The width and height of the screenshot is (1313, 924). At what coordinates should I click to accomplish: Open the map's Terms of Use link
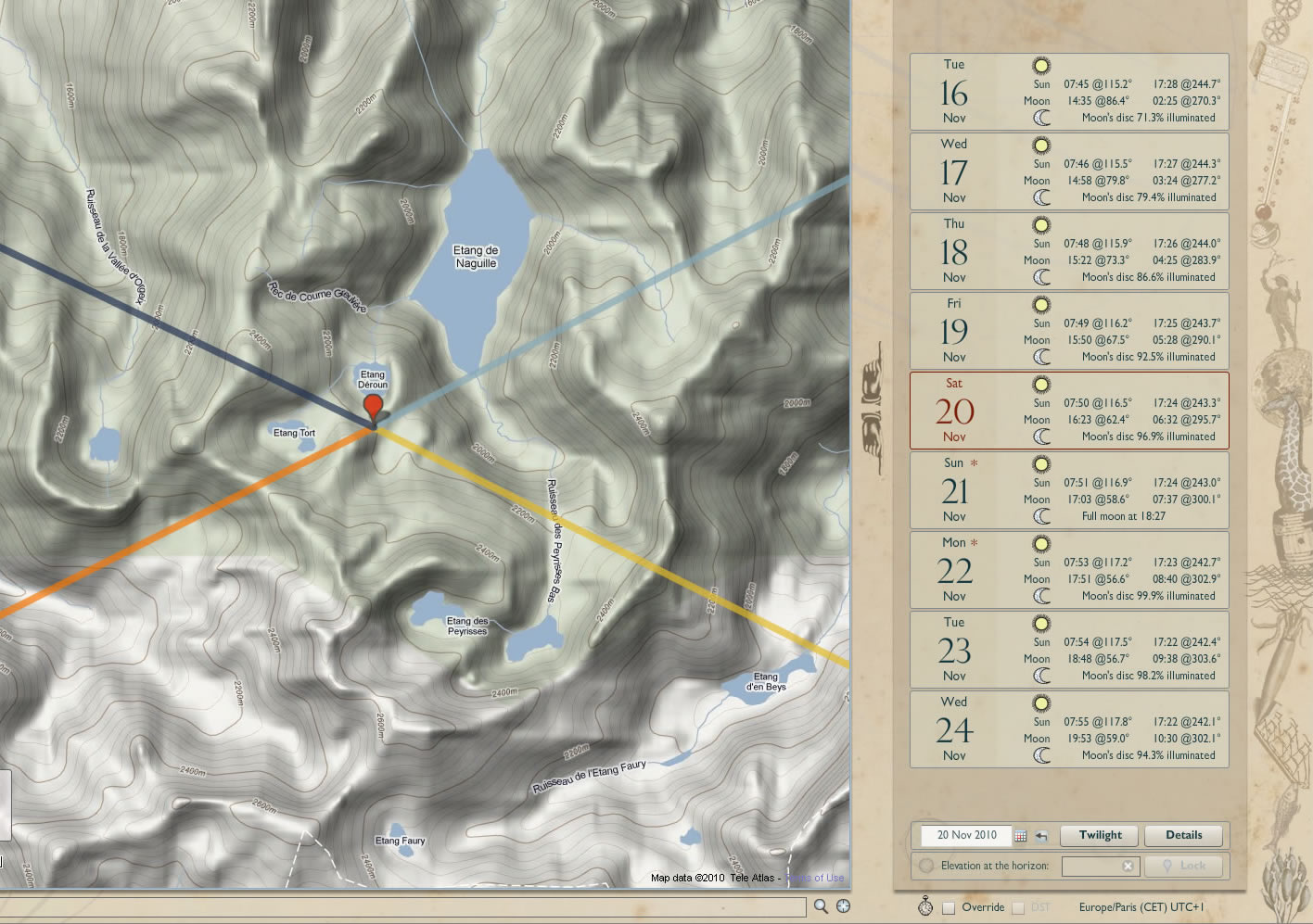(815, 878)
